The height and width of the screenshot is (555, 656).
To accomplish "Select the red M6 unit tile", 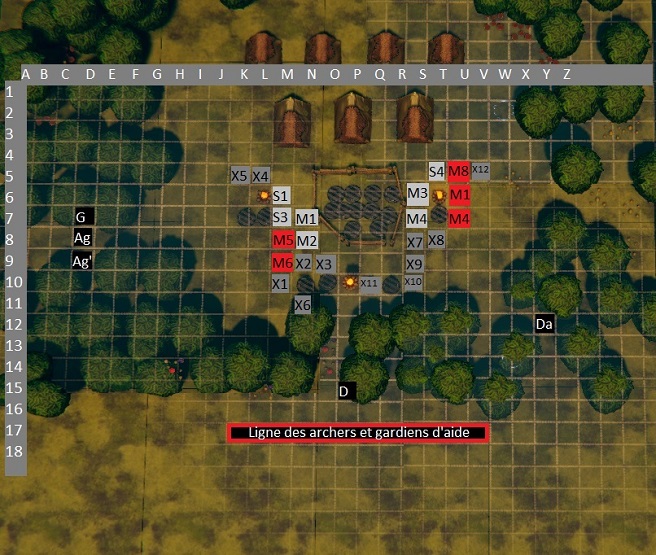I will pos(282,262).
